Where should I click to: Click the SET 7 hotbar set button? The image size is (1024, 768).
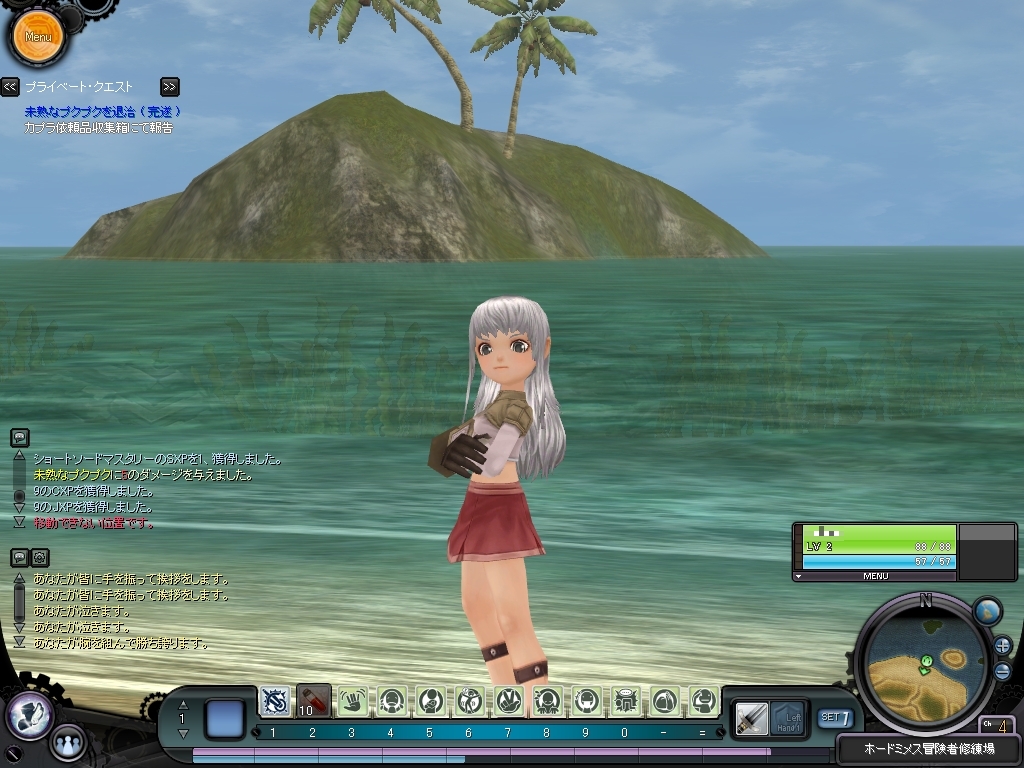click(836, 717)
